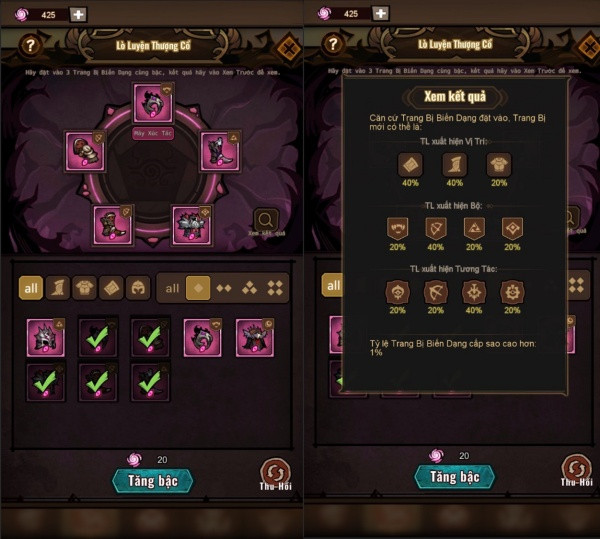This screenshot has width=600, height=539.
Task: Select the spiked chest armor forge slot
Action: tap(191, 225)
